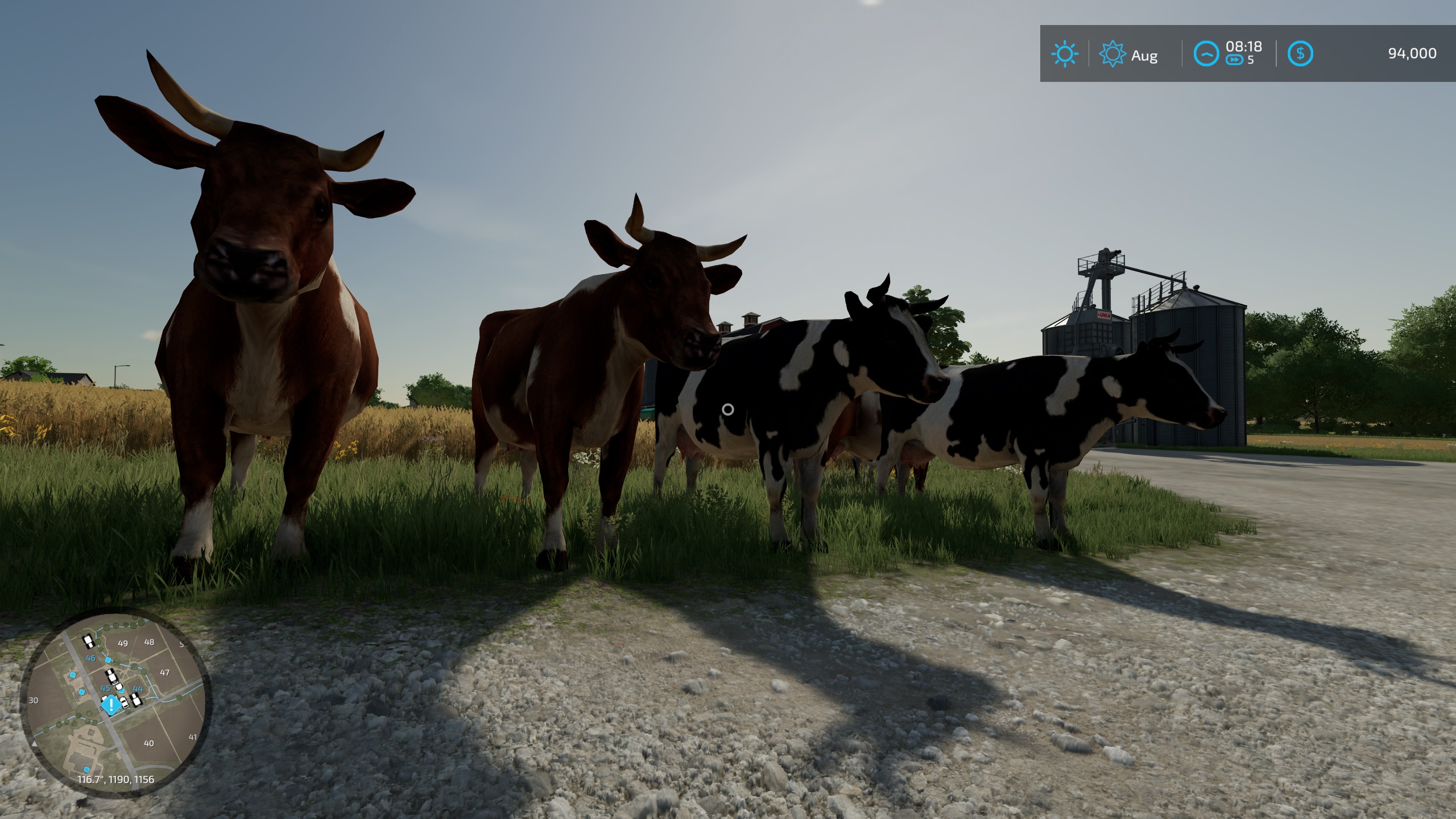Select the Aug weather forecast icon
The image size is (1456, 819).
coord(1112,53)
